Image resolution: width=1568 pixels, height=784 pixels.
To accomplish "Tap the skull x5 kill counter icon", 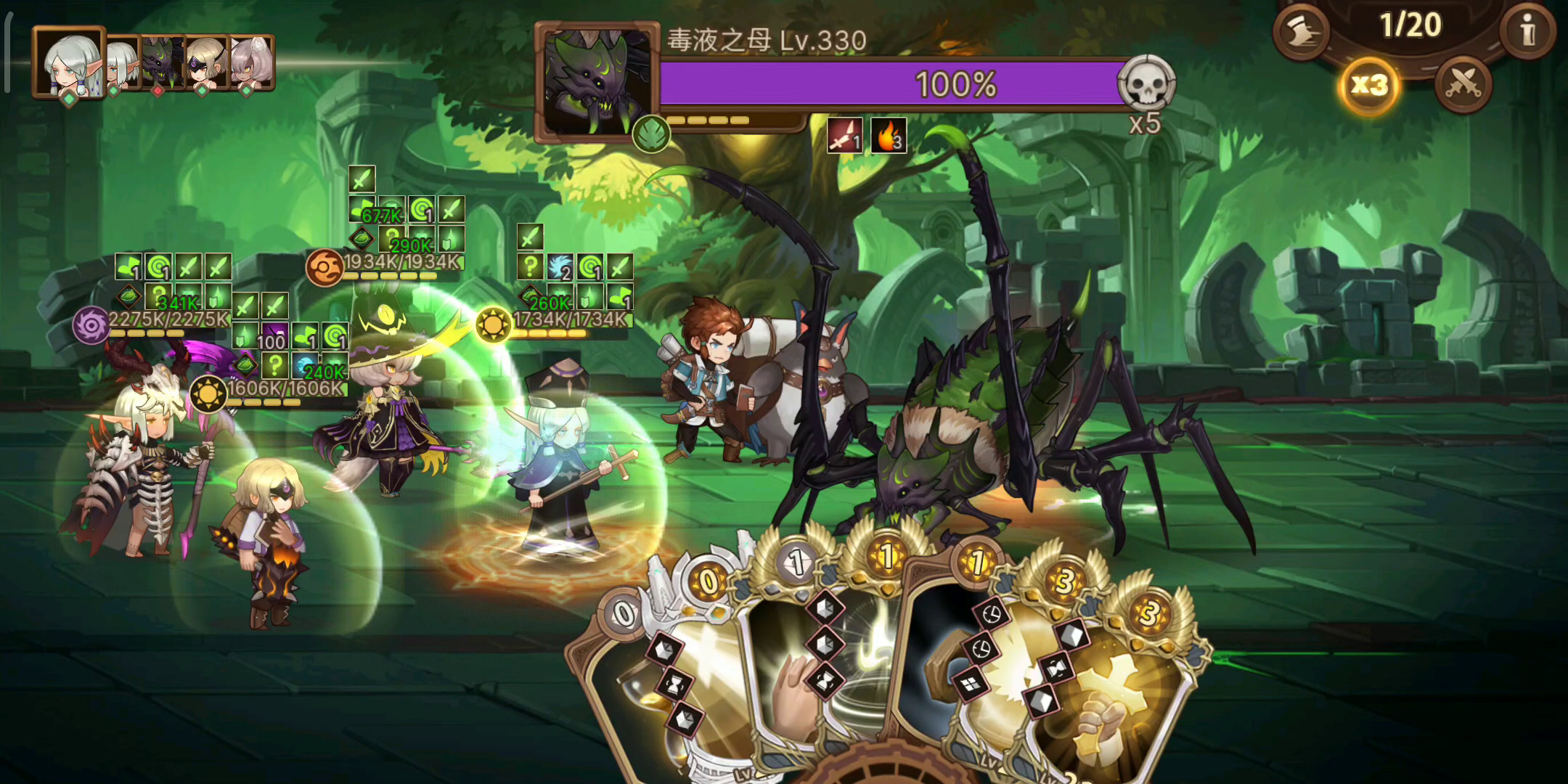I will tap(1149, 81).
